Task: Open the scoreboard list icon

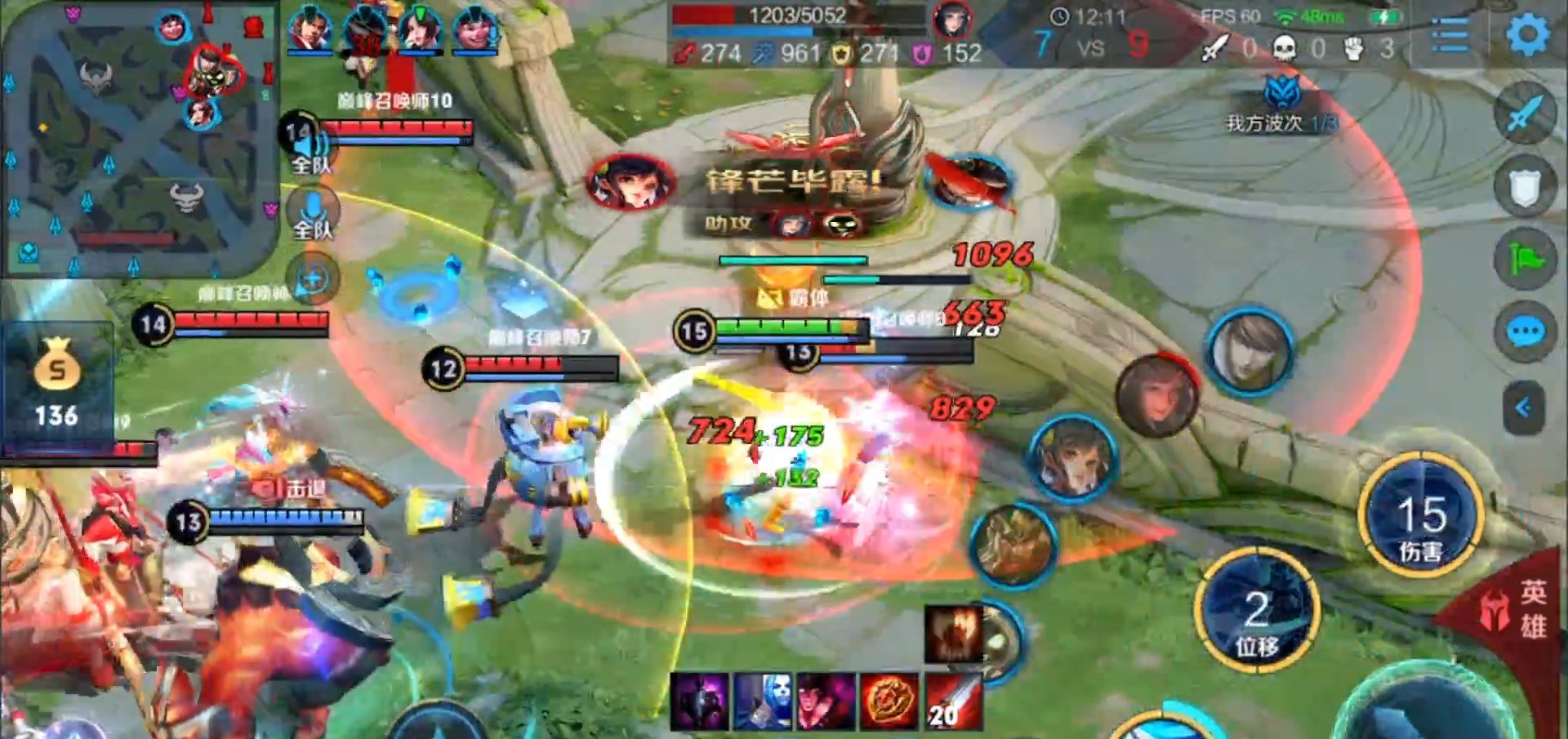Action: point(1450,35)
